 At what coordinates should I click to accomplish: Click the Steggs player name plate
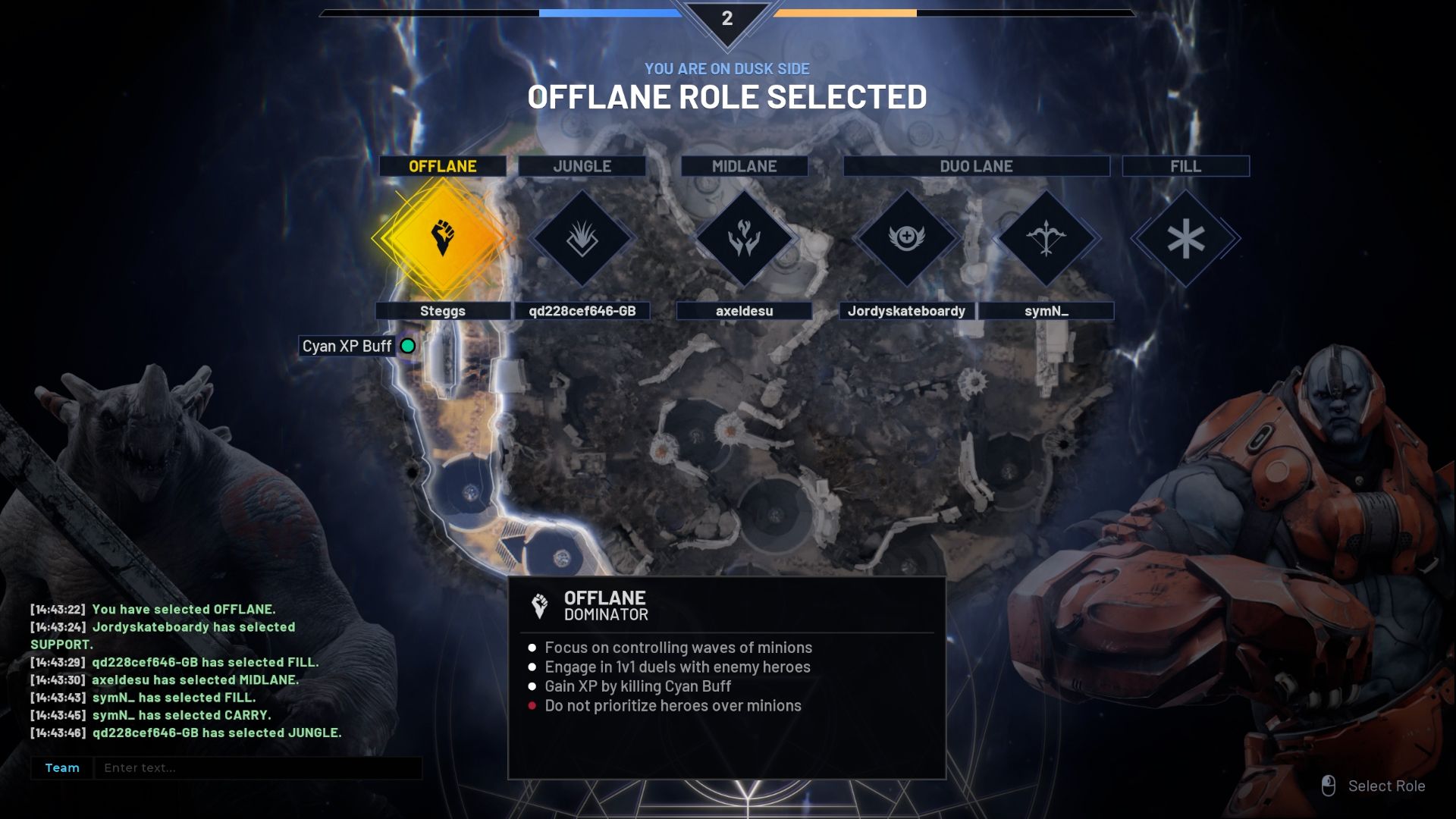[443, 311]
